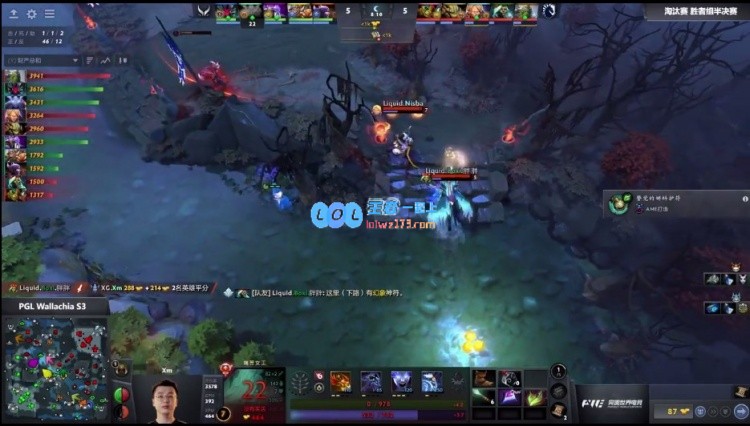Click the upload arrow icon in top-left

[x=14, y=14]
